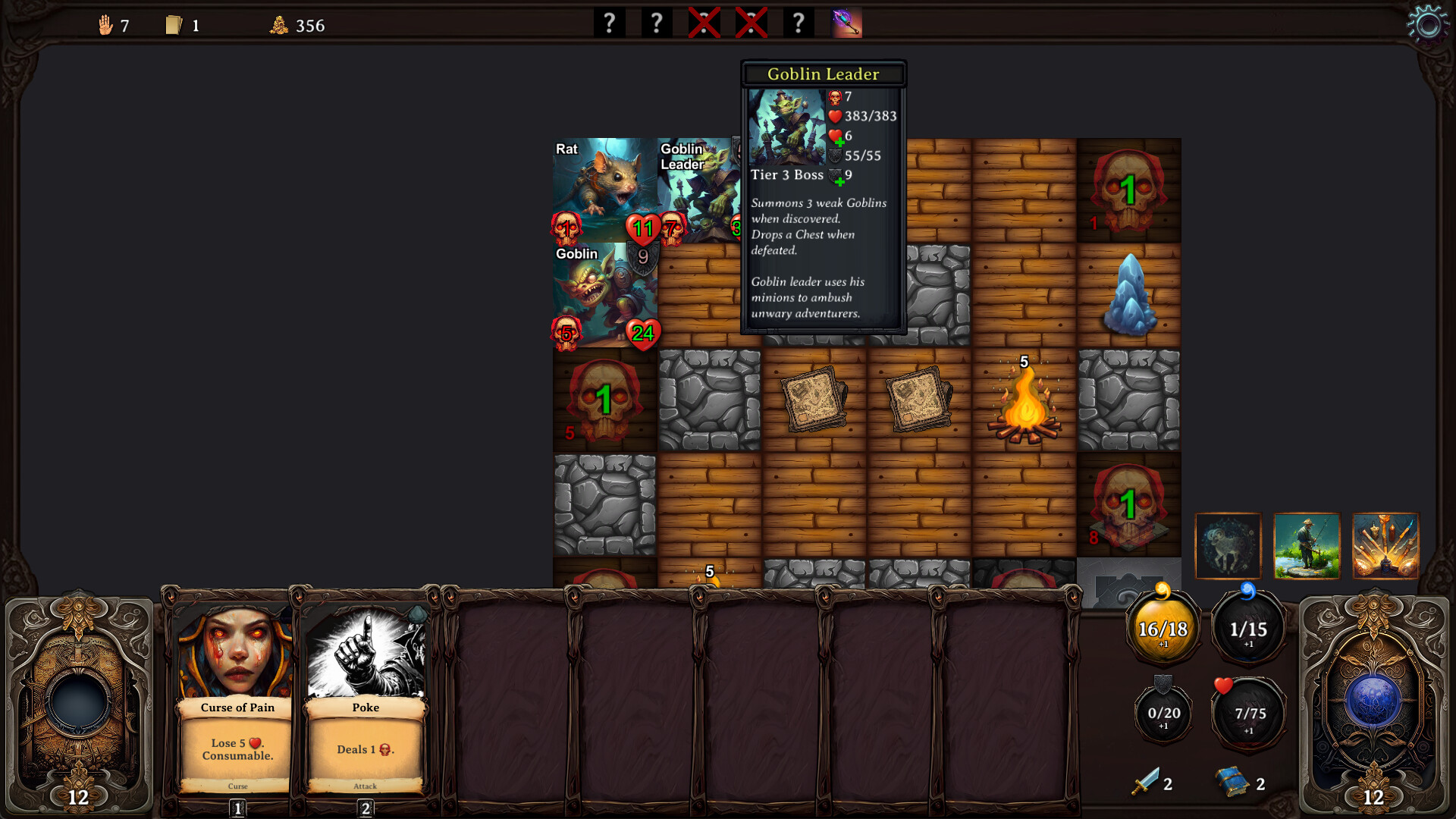Select the ram constellation relic
Image resolution: width=1456 pixels, height=819 pixels.
pos(1228,546)
